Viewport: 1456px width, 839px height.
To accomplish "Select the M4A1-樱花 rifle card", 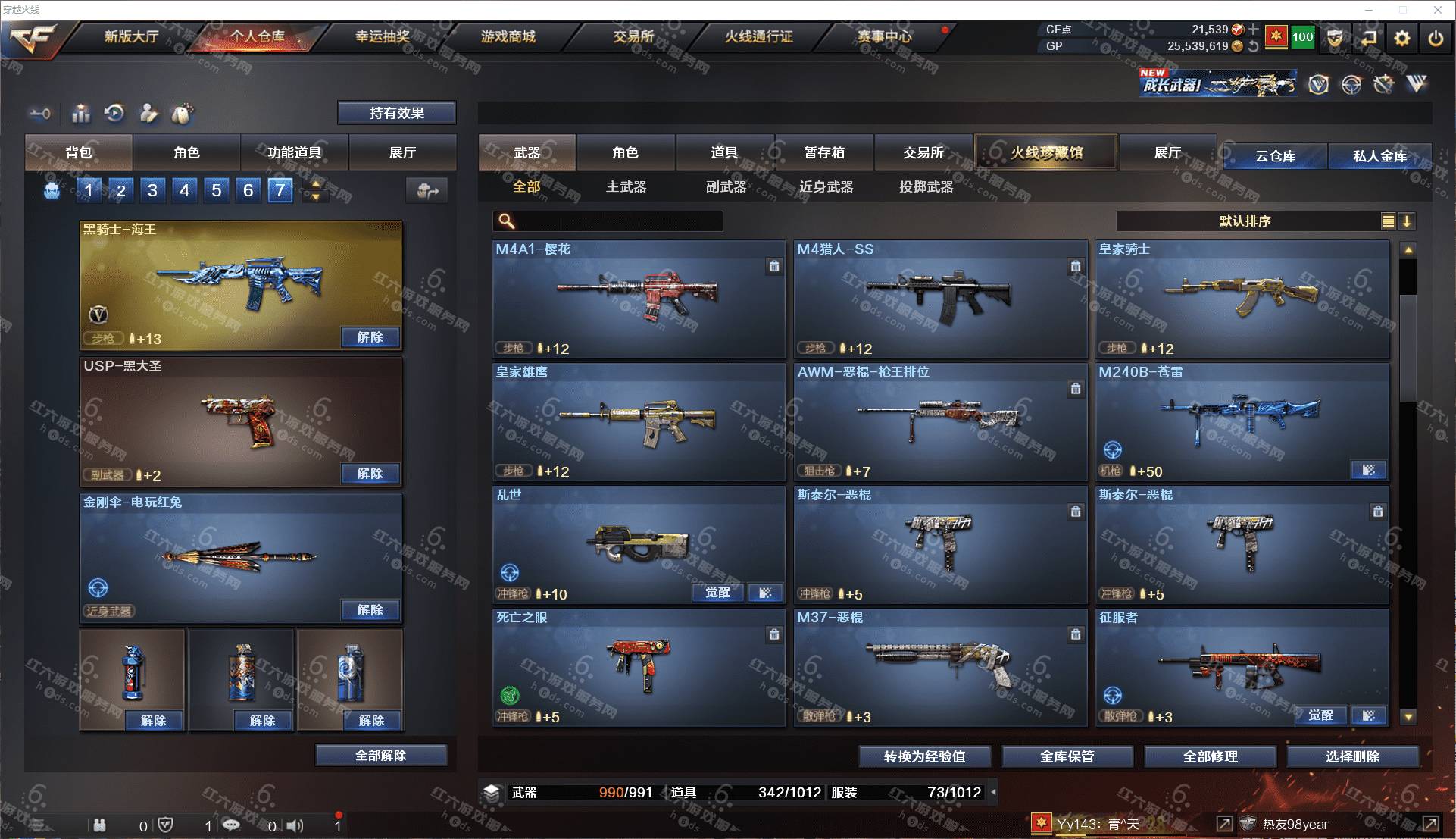I will click(638, 299).
